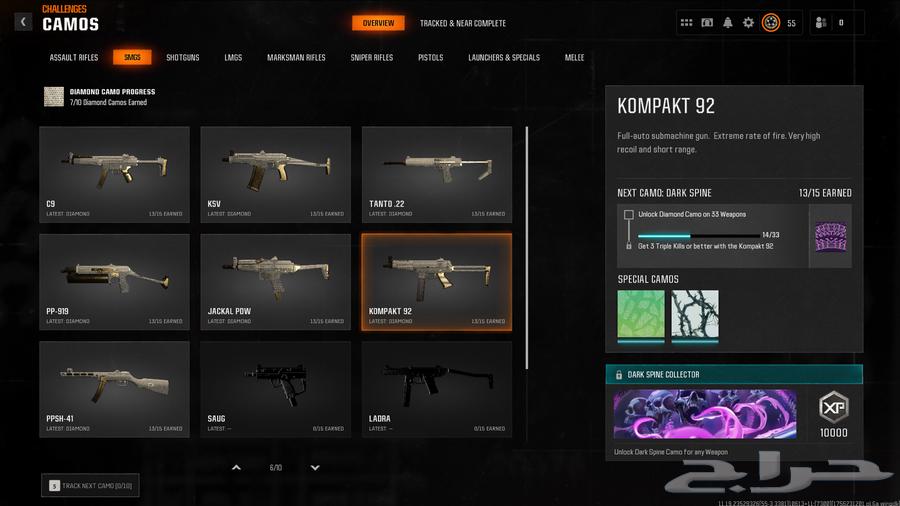Select the Tanto .22 weapon tile

pyautogui.click(x=436, y=173)
